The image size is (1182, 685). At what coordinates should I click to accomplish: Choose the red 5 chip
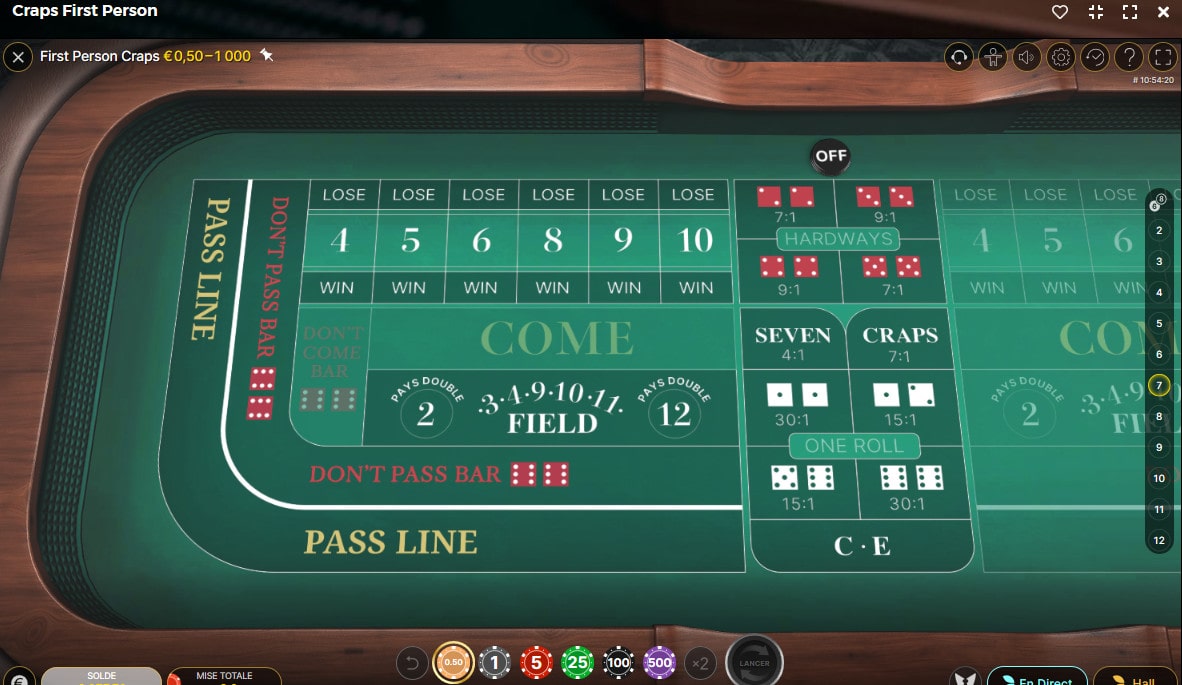pos(536,662)
